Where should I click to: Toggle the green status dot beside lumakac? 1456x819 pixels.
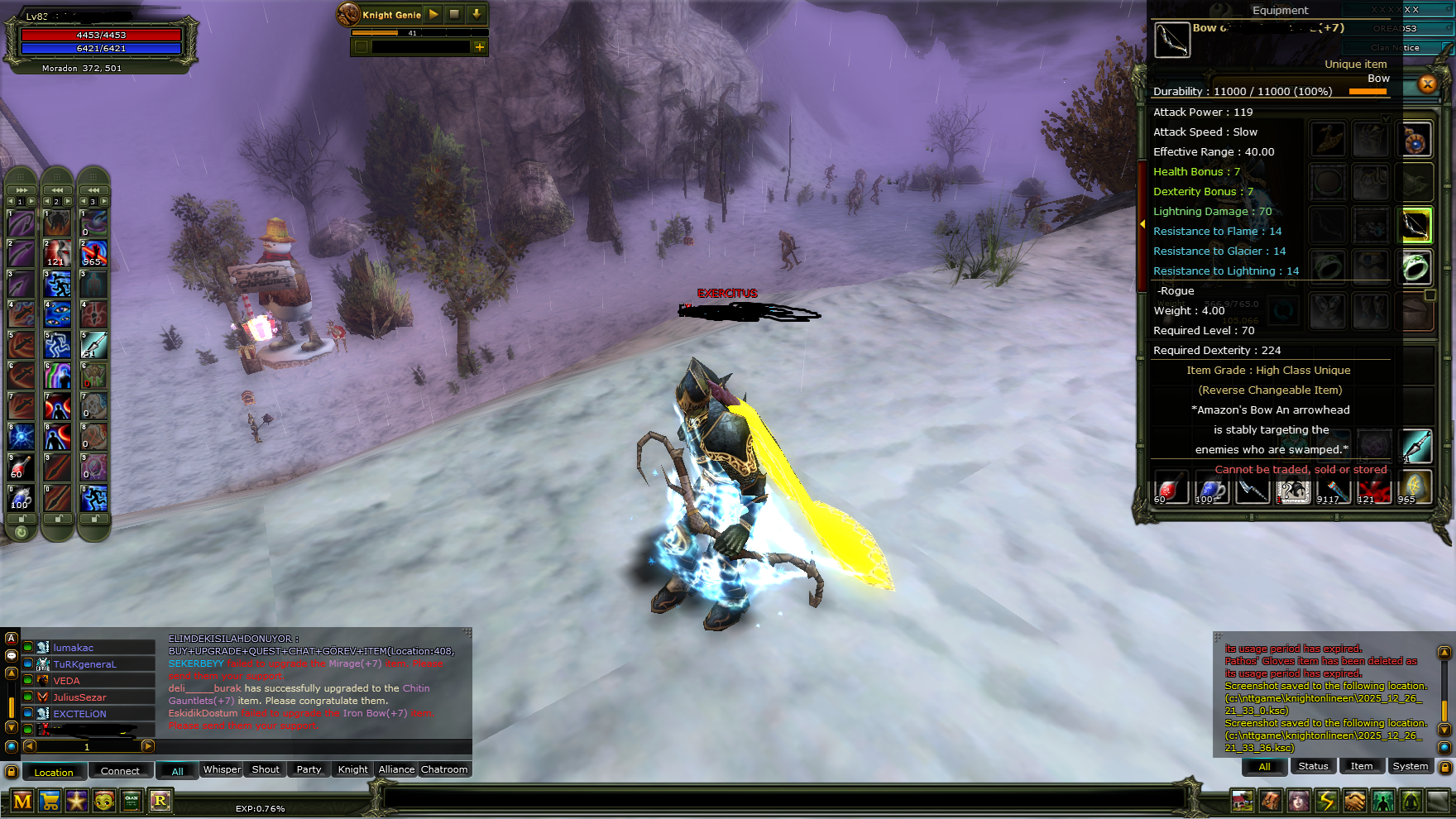click(x=27, y=648)
